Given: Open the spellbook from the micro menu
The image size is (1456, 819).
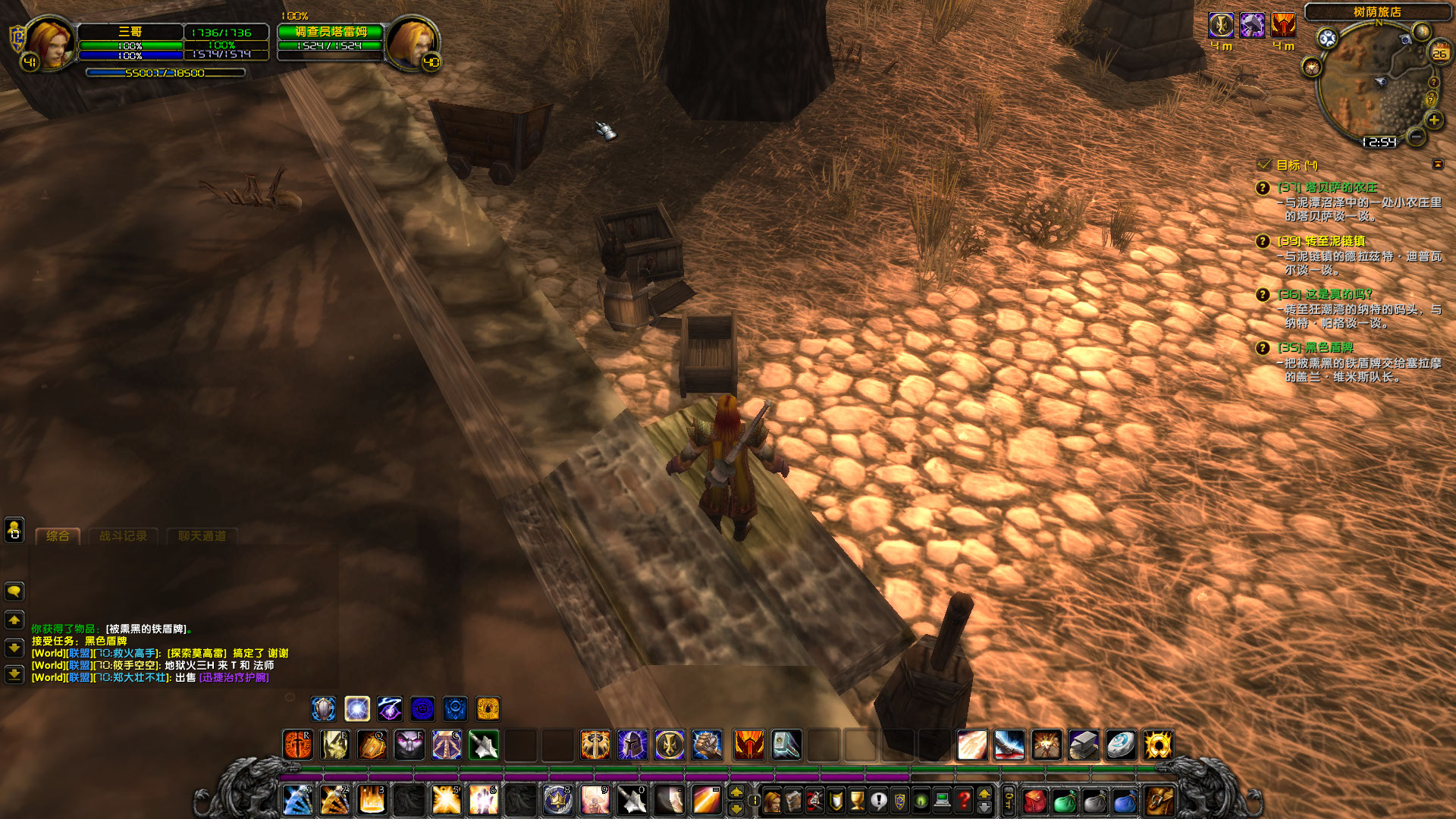Looking at the screenshot, I should (x=795, y=800).
